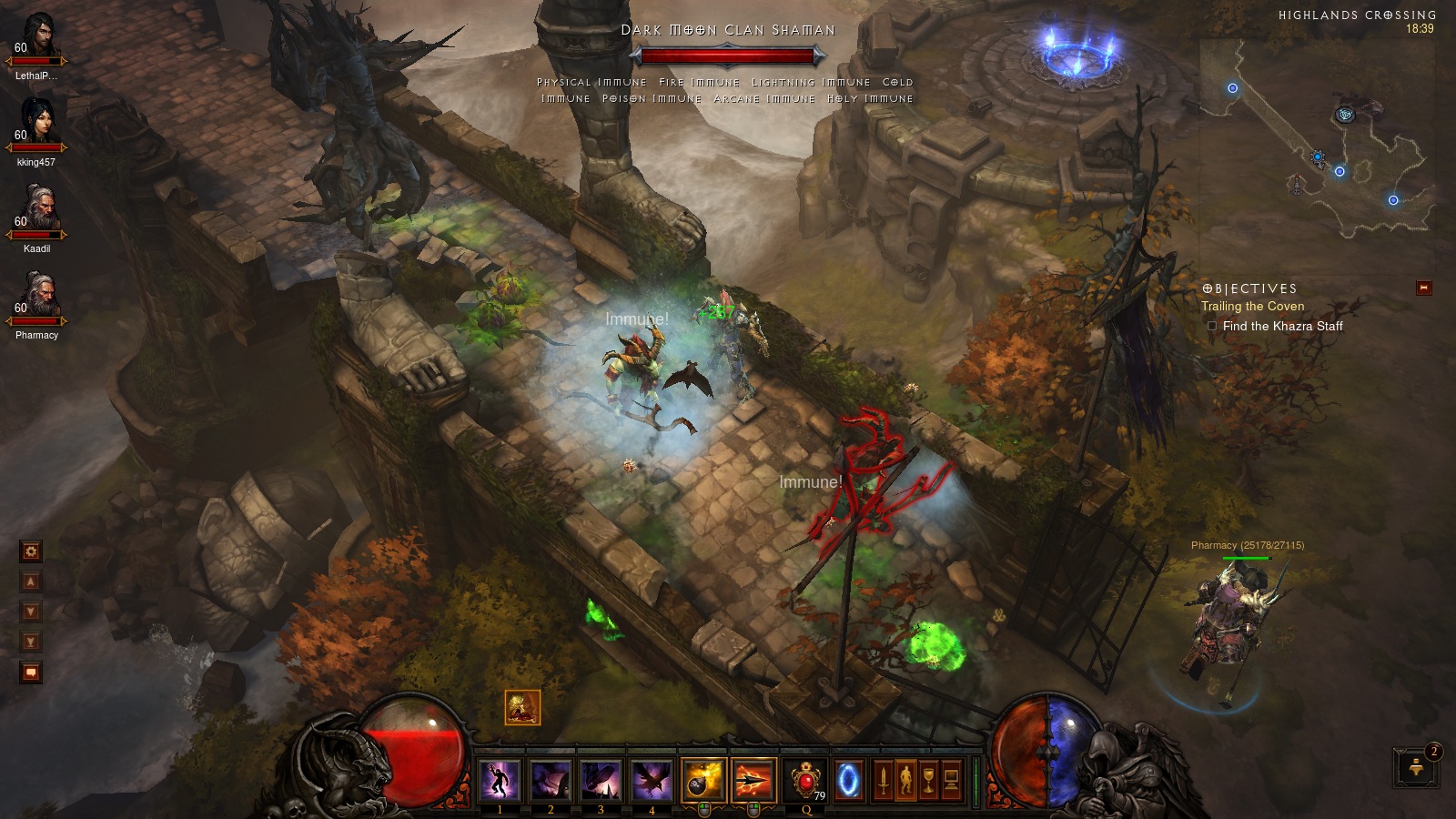
Task: Drink the red health potion
Action: [806, 781]
